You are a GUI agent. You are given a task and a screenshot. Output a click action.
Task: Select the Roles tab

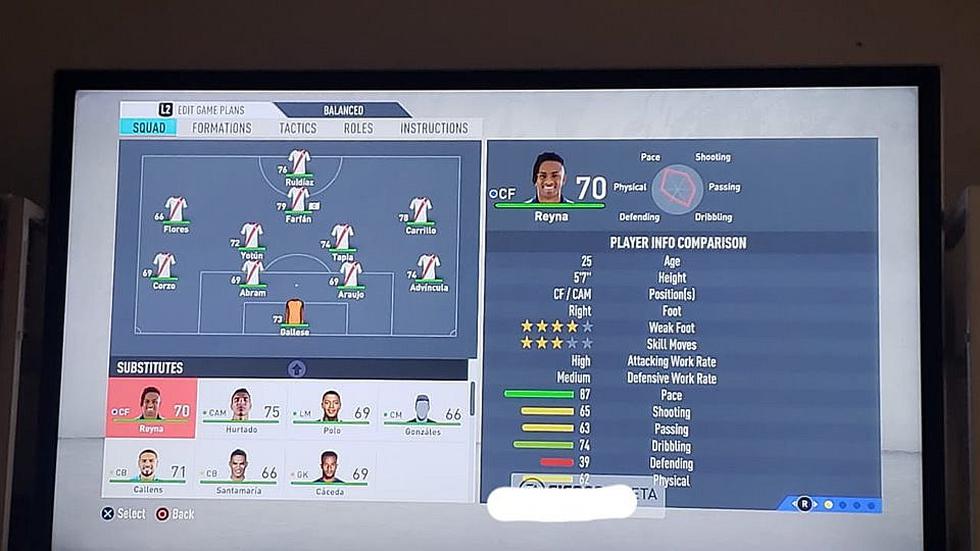358,128
